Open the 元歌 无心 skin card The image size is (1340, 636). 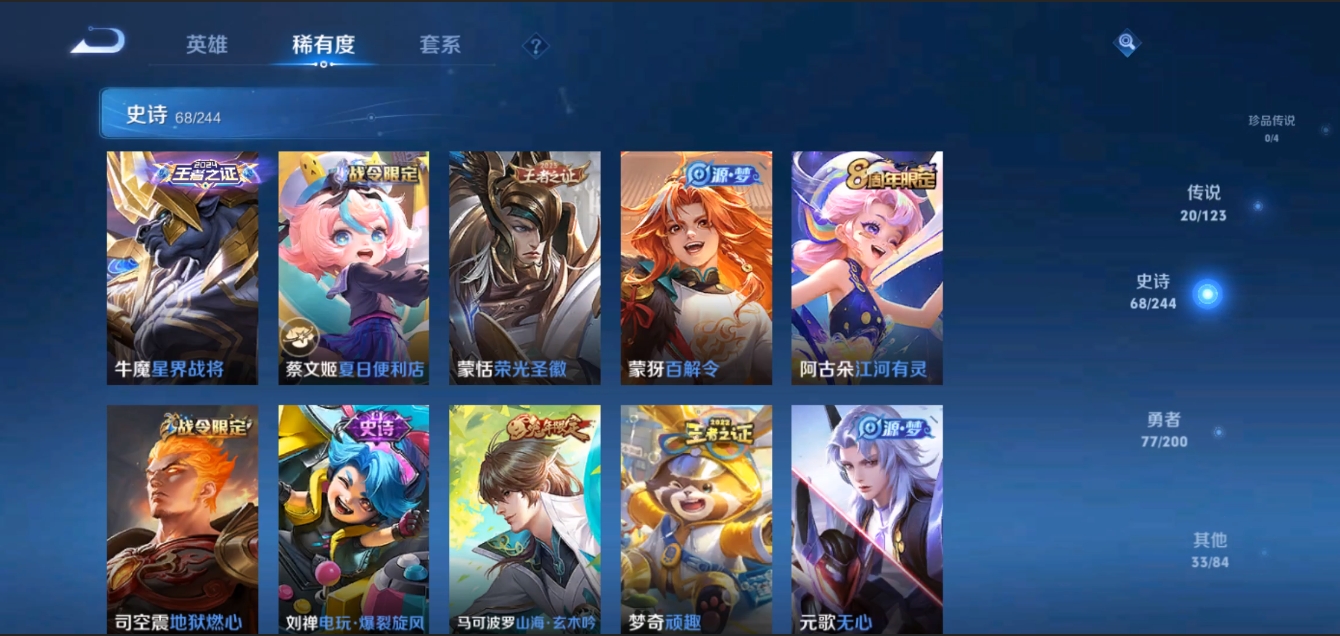867,518
